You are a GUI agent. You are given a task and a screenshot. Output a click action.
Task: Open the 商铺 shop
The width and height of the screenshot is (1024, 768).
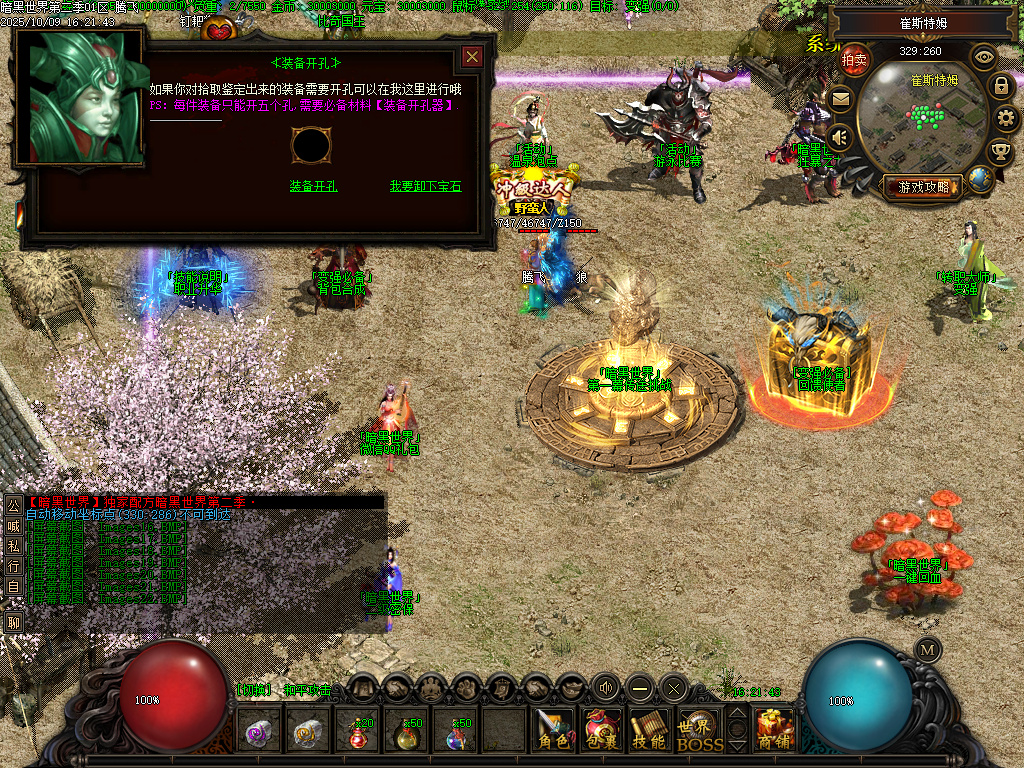click(x=775, y=730)
